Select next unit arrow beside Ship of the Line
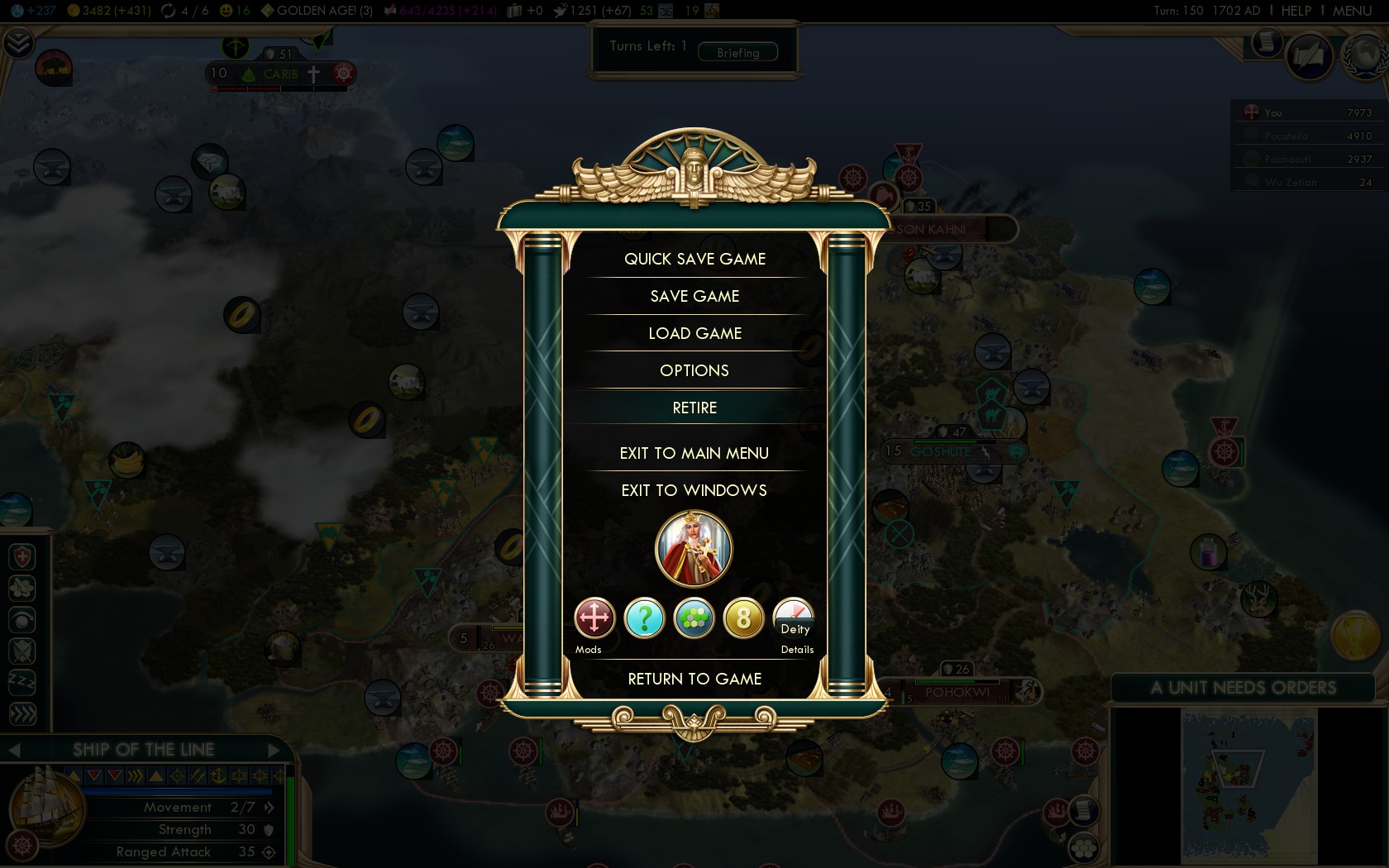 (274, 750)
